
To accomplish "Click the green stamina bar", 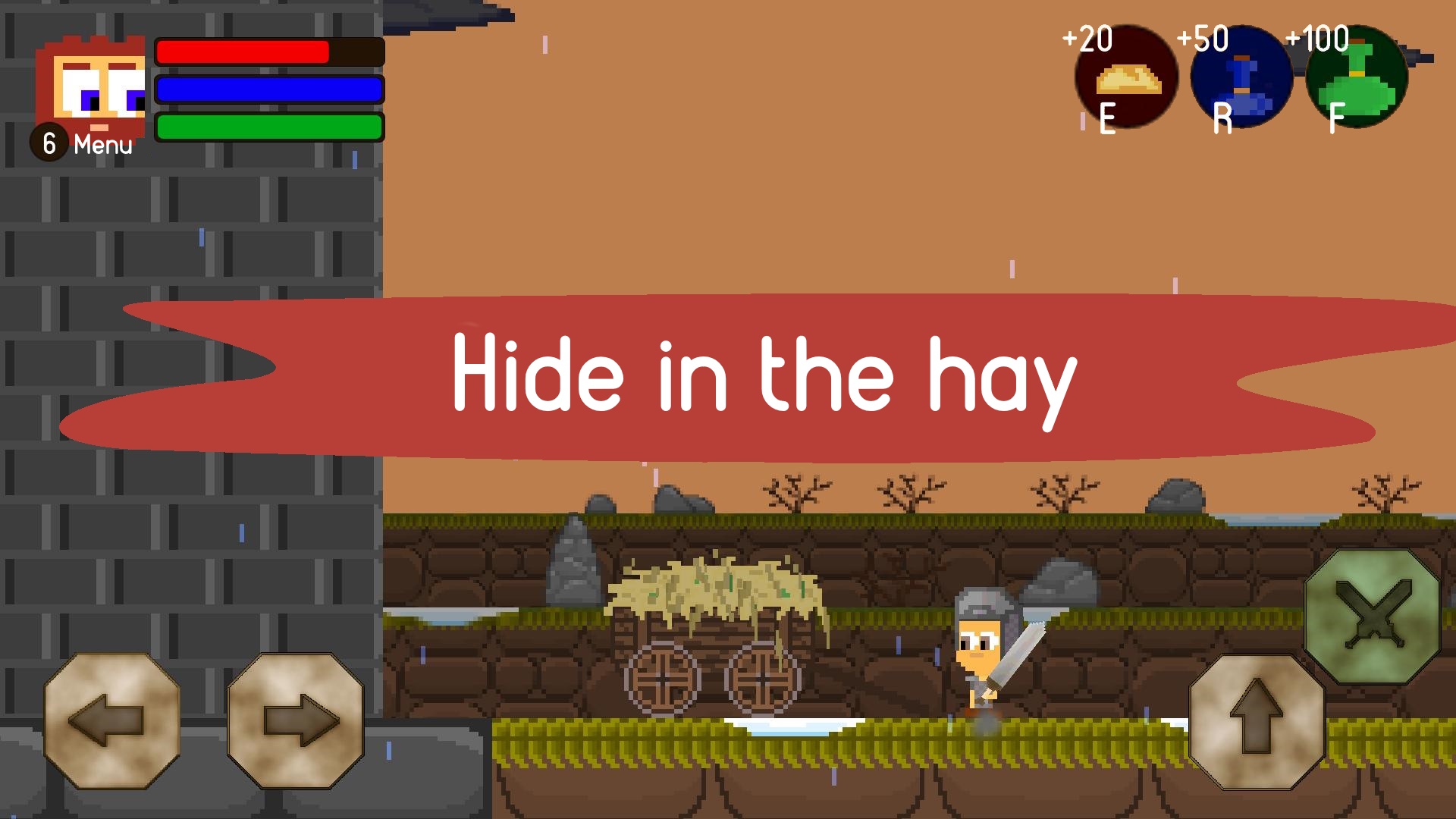I will click(269, 125).
